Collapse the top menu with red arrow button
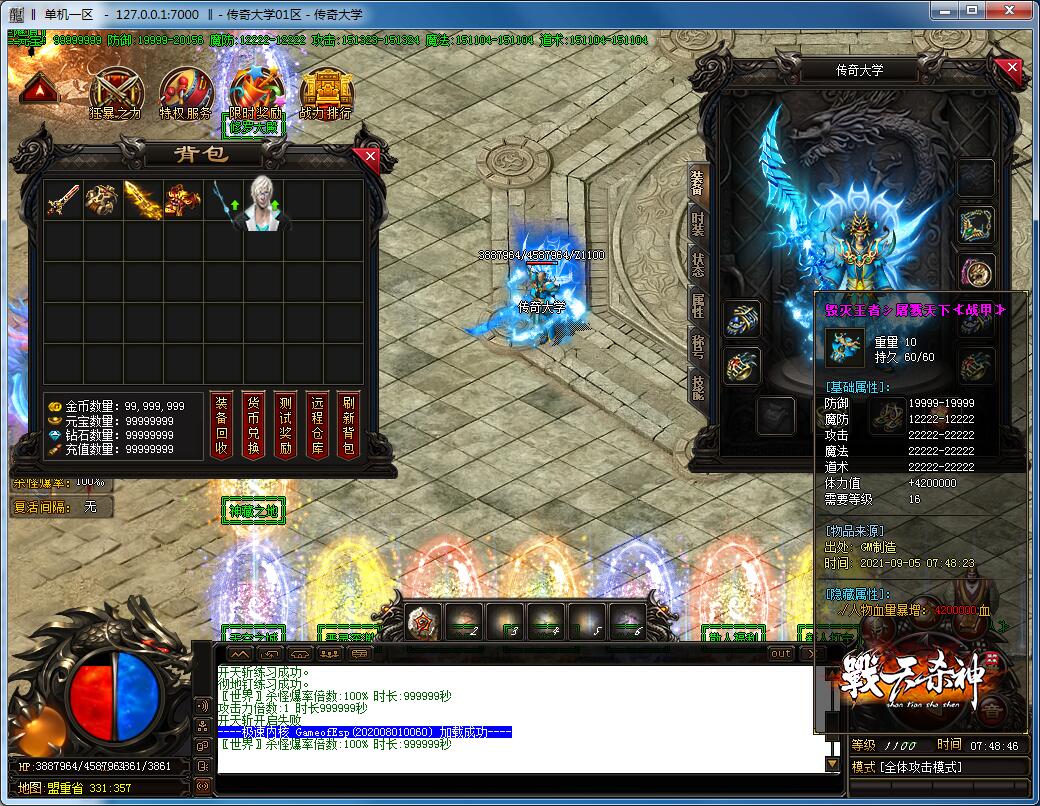Screen dimensions: 1040x806 (38, 89)
